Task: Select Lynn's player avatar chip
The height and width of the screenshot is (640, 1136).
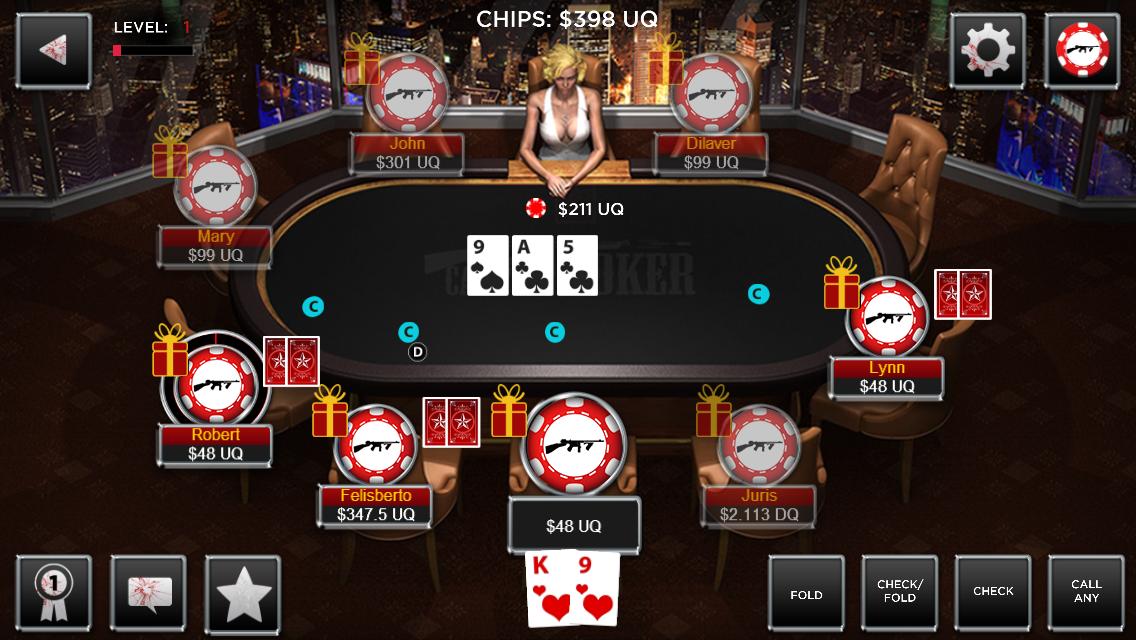Action: [x=886, y=319]
